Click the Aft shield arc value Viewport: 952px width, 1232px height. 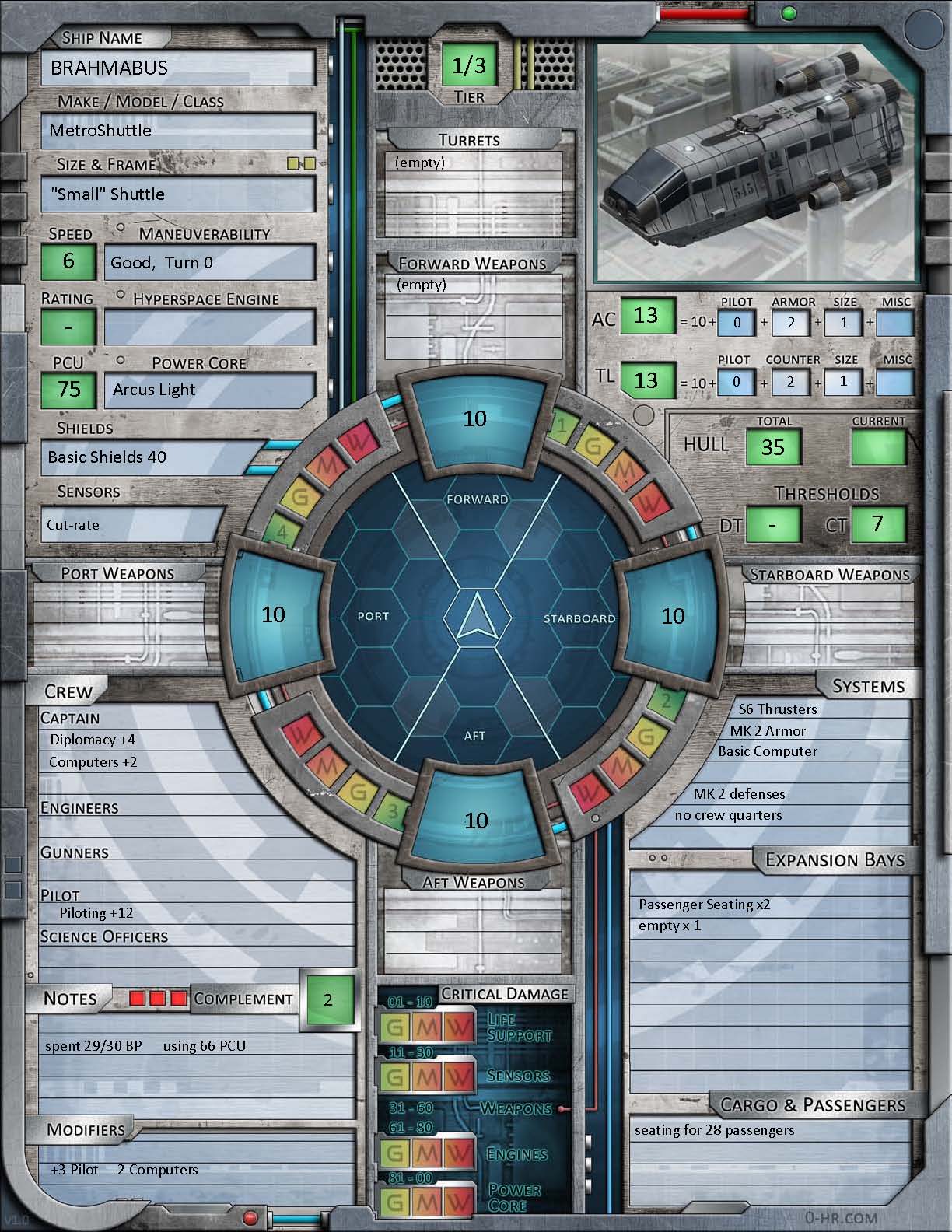tap(475, 821)
